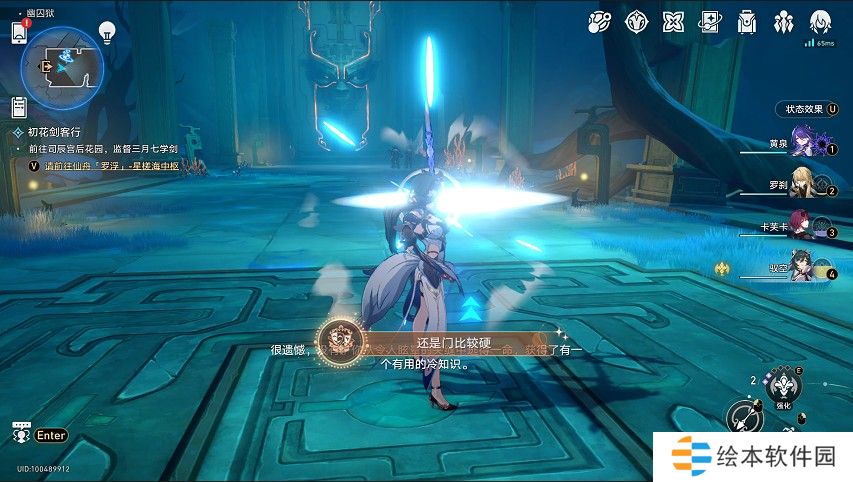The height and width of the screenshot is (482, 853).
Task: Open the phone menu icon
Action: 18,32
